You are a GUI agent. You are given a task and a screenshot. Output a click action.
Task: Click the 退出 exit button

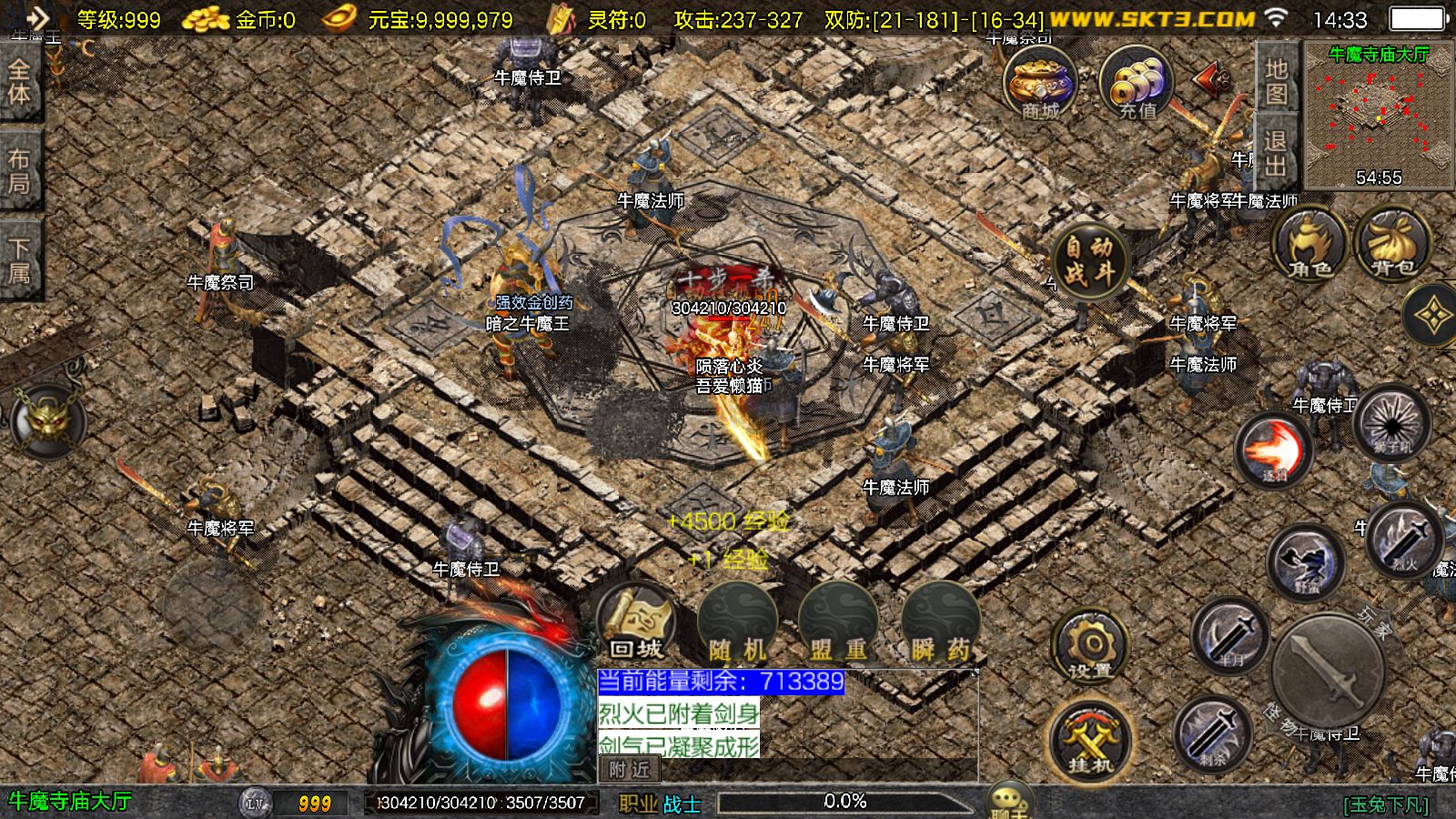(x=1276, y=153)
